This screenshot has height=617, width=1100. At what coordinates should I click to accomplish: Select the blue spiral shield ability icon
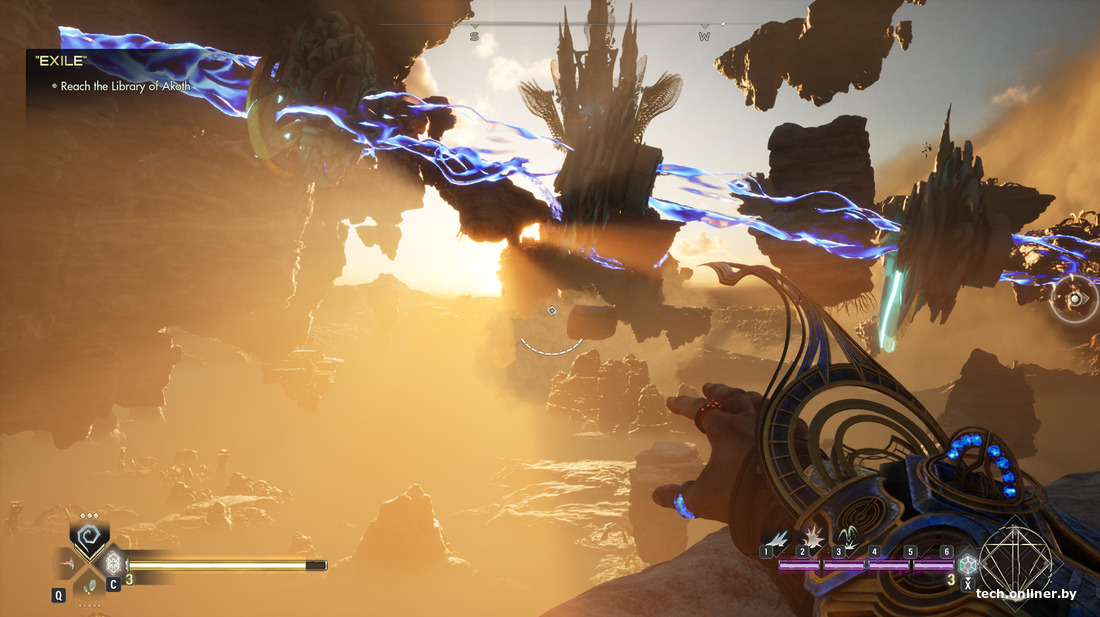(x=90, y=539)
